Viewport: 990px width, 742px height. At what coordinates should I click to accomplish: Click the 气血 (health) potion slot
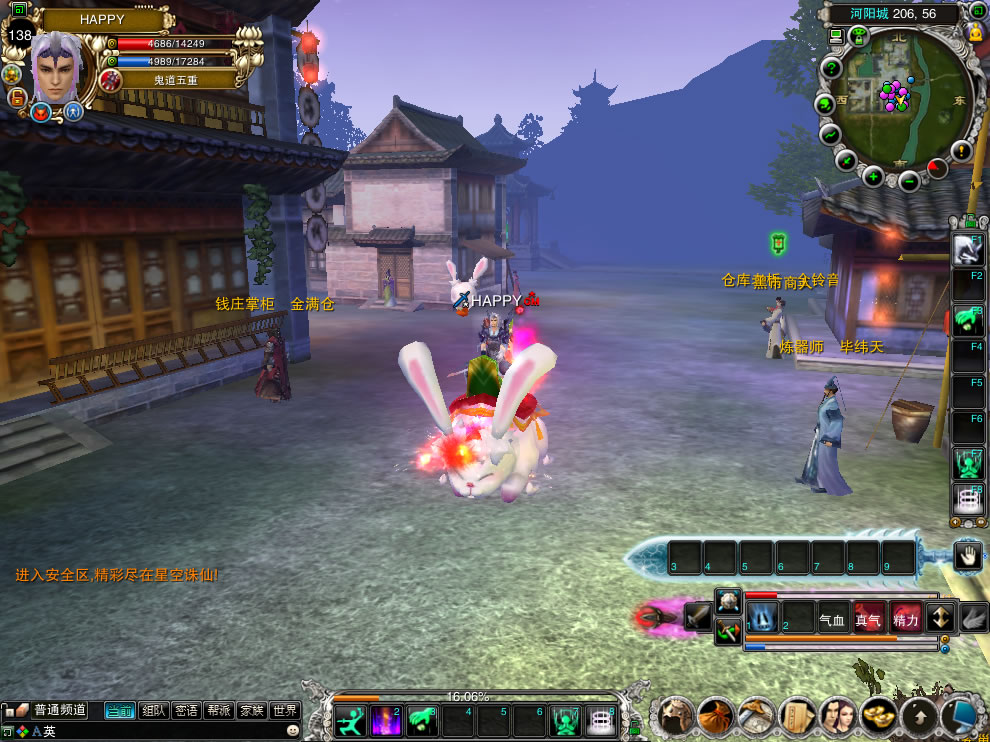(x=833, y=619)
